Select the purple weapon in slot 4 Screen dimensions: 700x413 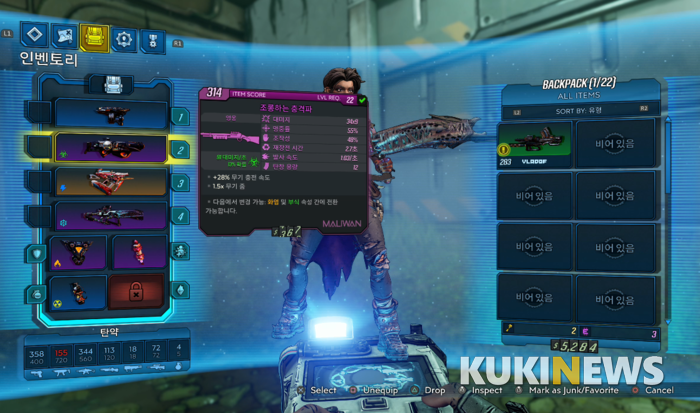coord(110,214)
